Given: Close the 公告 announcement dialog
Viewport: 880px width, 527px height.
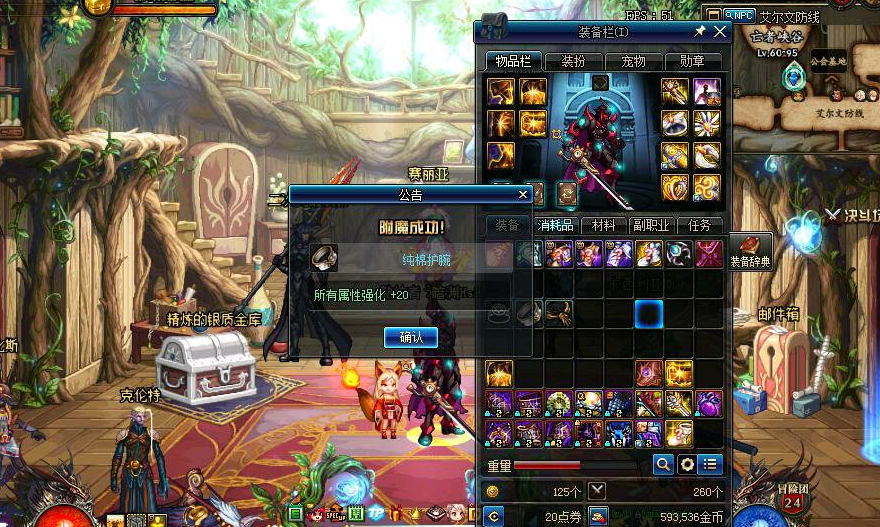Looking at the screenshot, I should [x=523, y=195].
